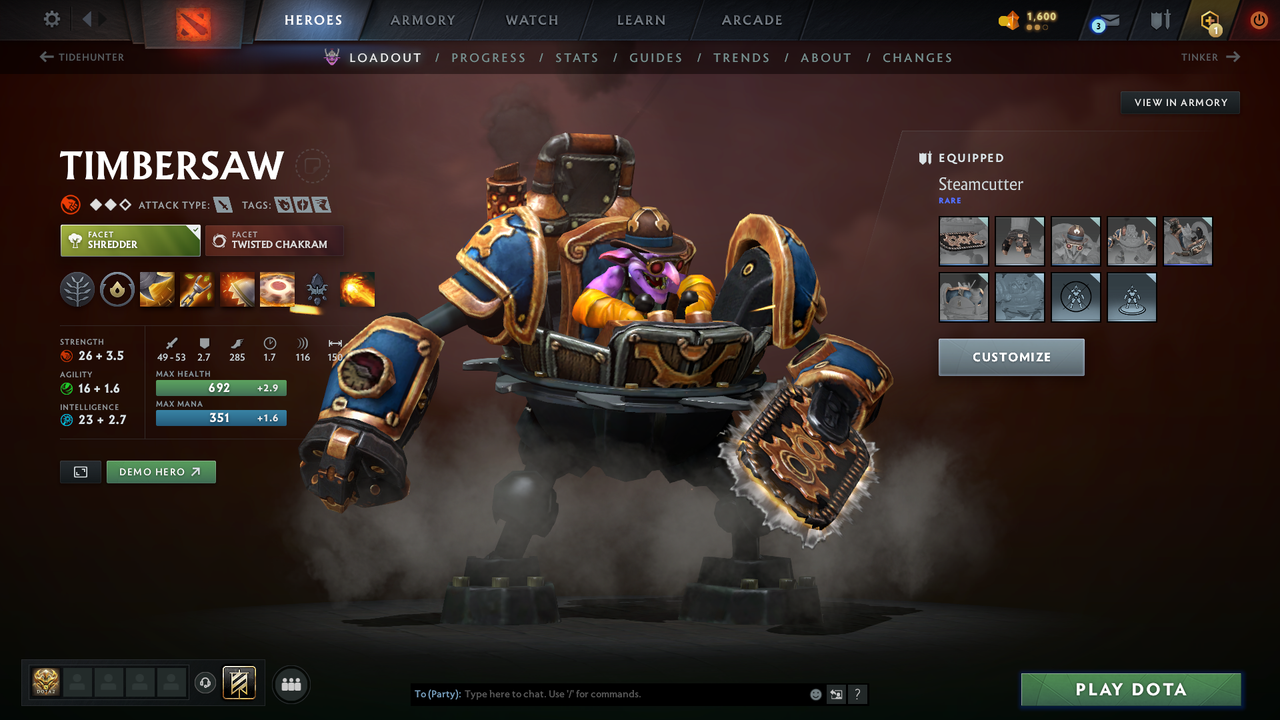Click the CUSTOMIZE button
Viewport: 1280px width, 720px height.
(x=1011, y=357)
